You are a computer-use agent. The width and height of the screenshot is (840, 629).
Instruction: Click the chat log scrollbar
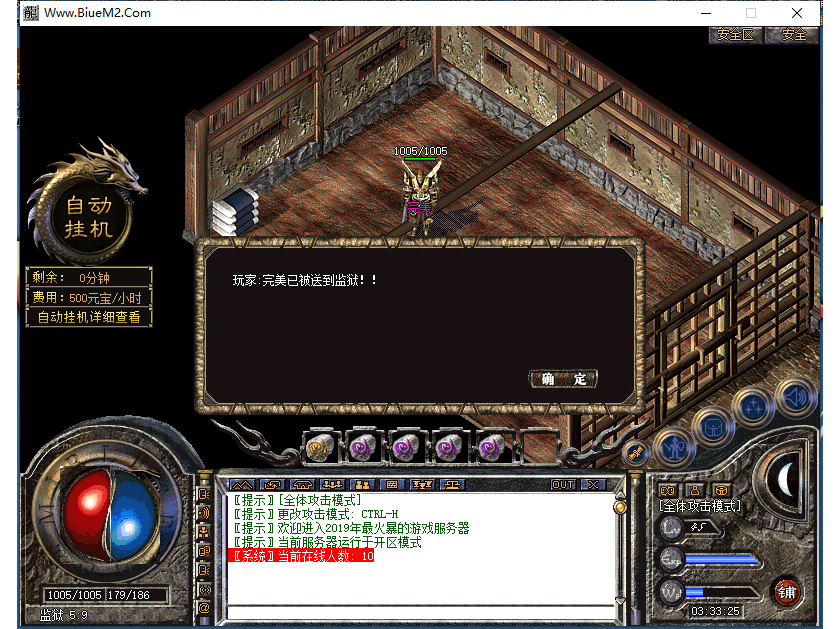(x=619, y=550)
